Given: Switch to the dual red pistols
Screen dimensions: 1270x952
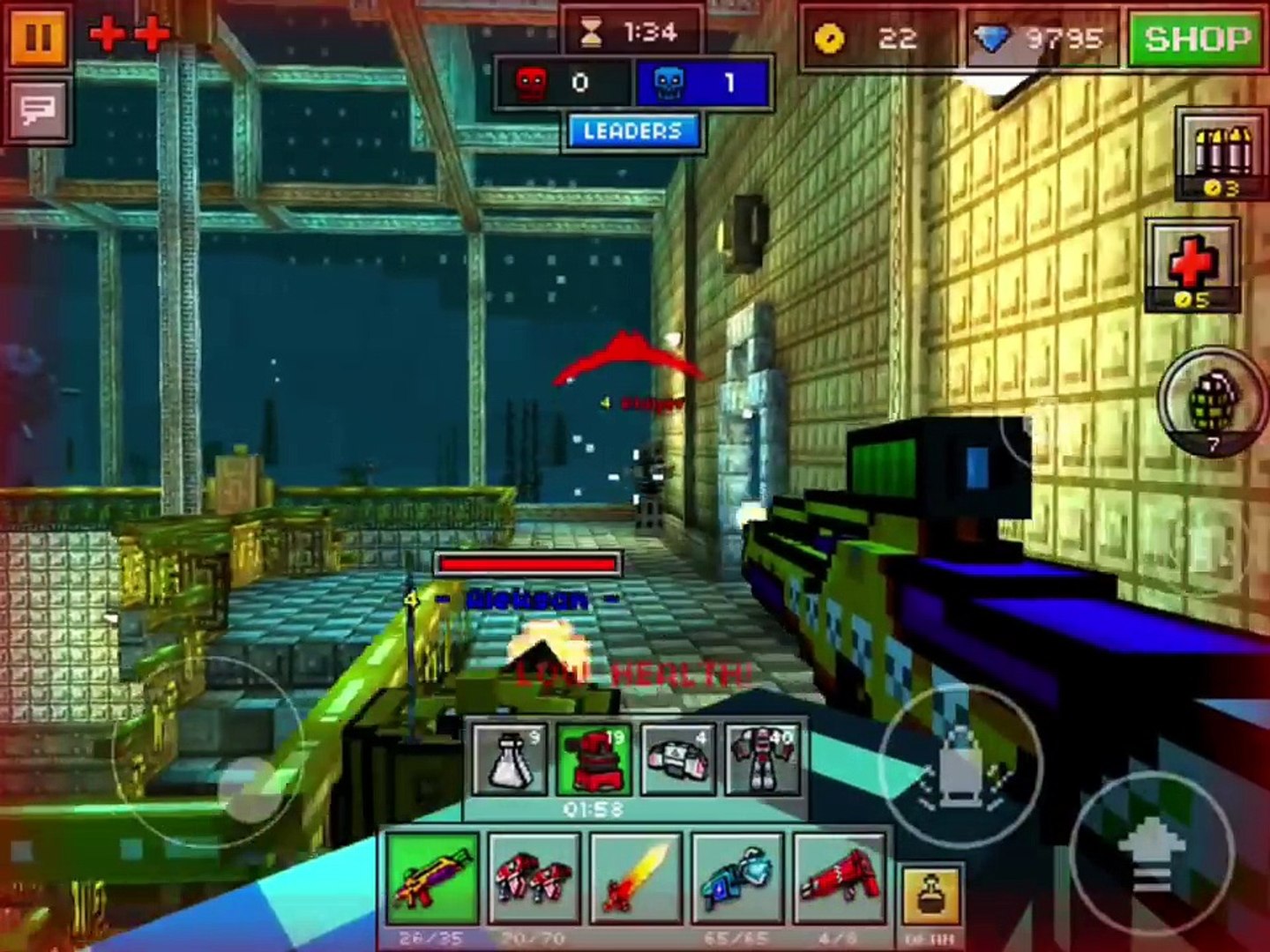Looking at the screenshot, I should 534,878.
